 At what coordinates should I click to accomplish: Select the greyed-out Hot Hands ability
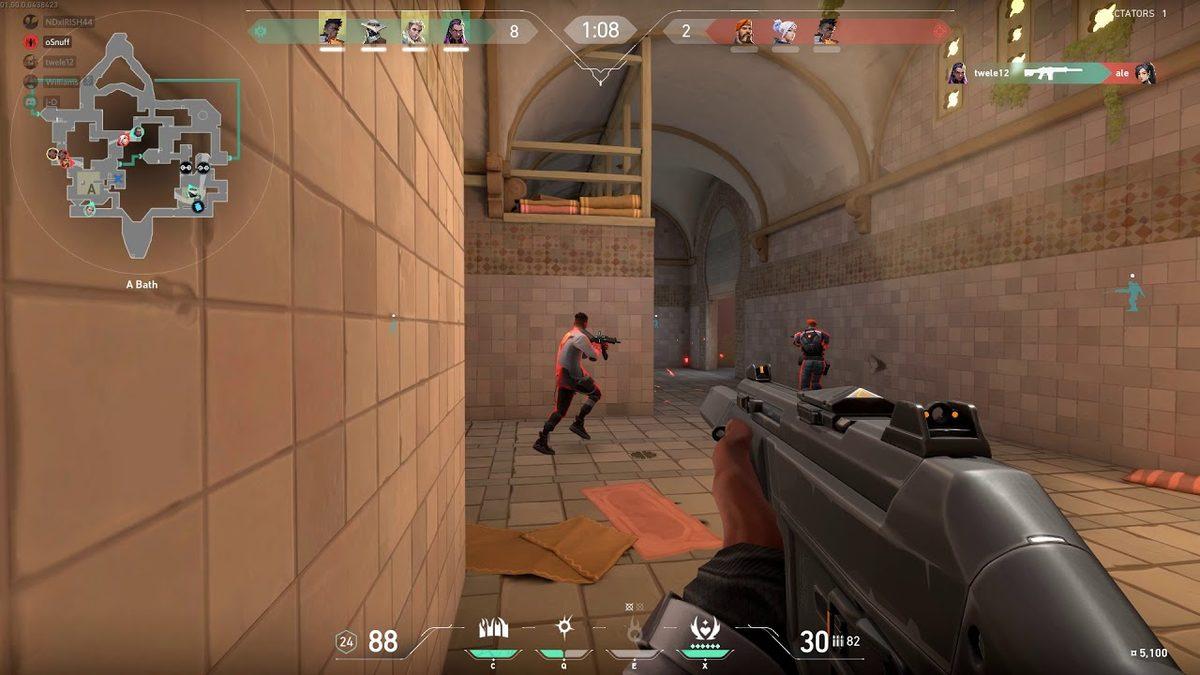point(633,630)
